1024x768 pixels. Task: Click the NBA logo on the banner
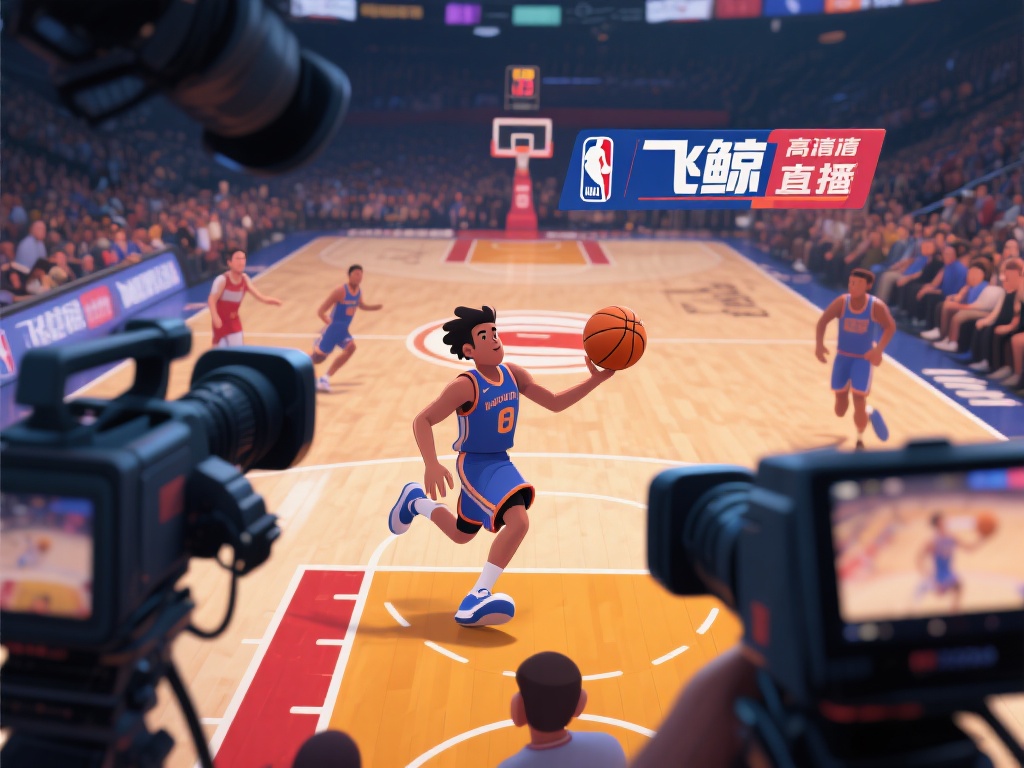pyautogui.click(x=596, y=168)
